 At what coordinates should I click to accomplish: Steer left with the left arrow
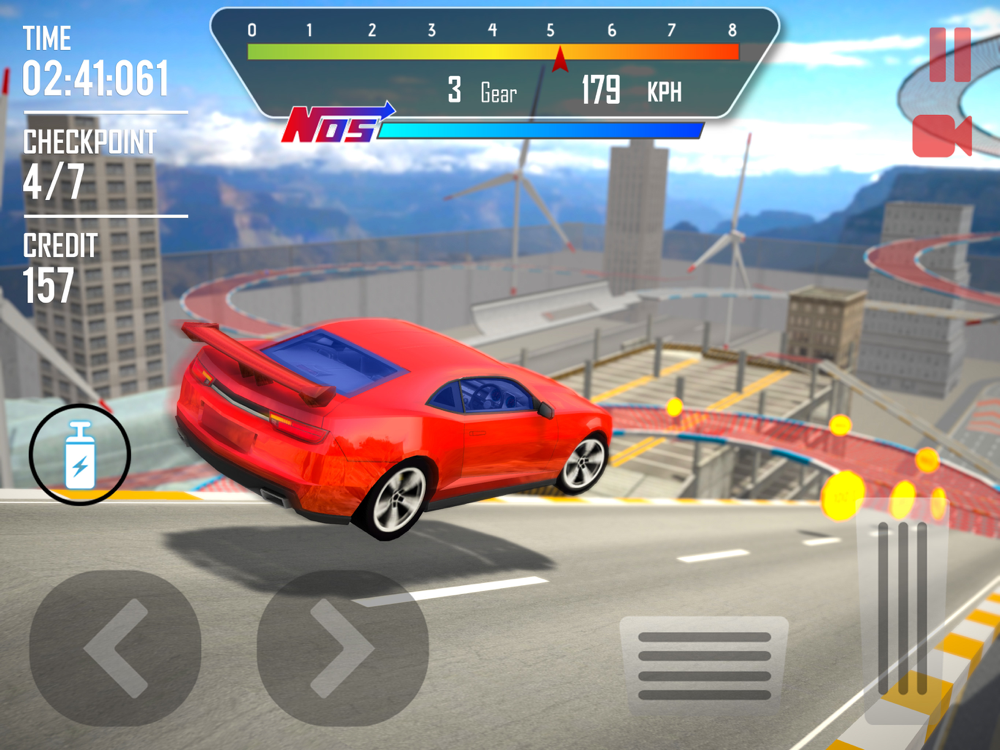pos(115,648)
